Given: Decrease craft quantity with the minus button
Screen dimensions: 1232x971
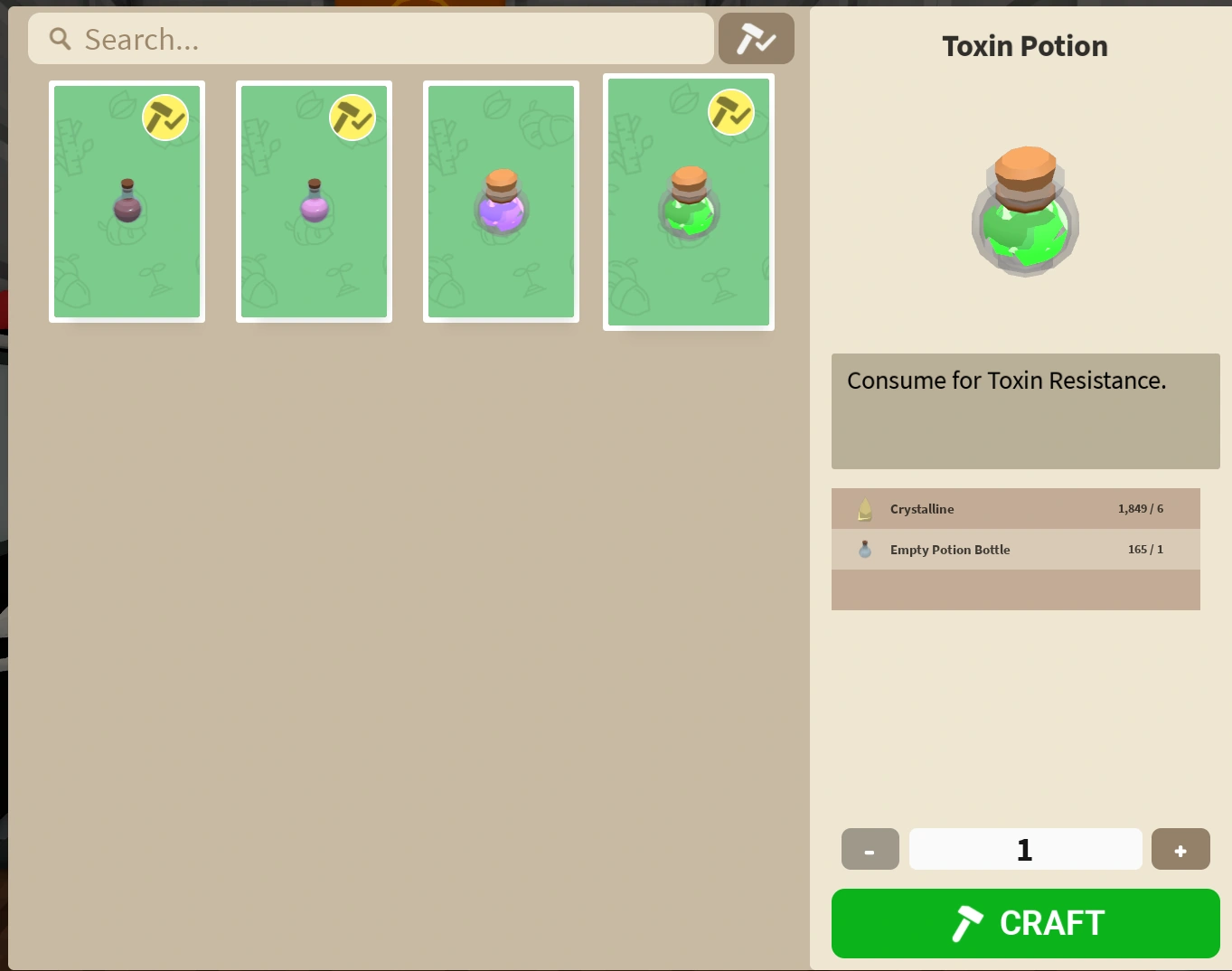Looking at the screenshot, I should (x=869, y=849).
